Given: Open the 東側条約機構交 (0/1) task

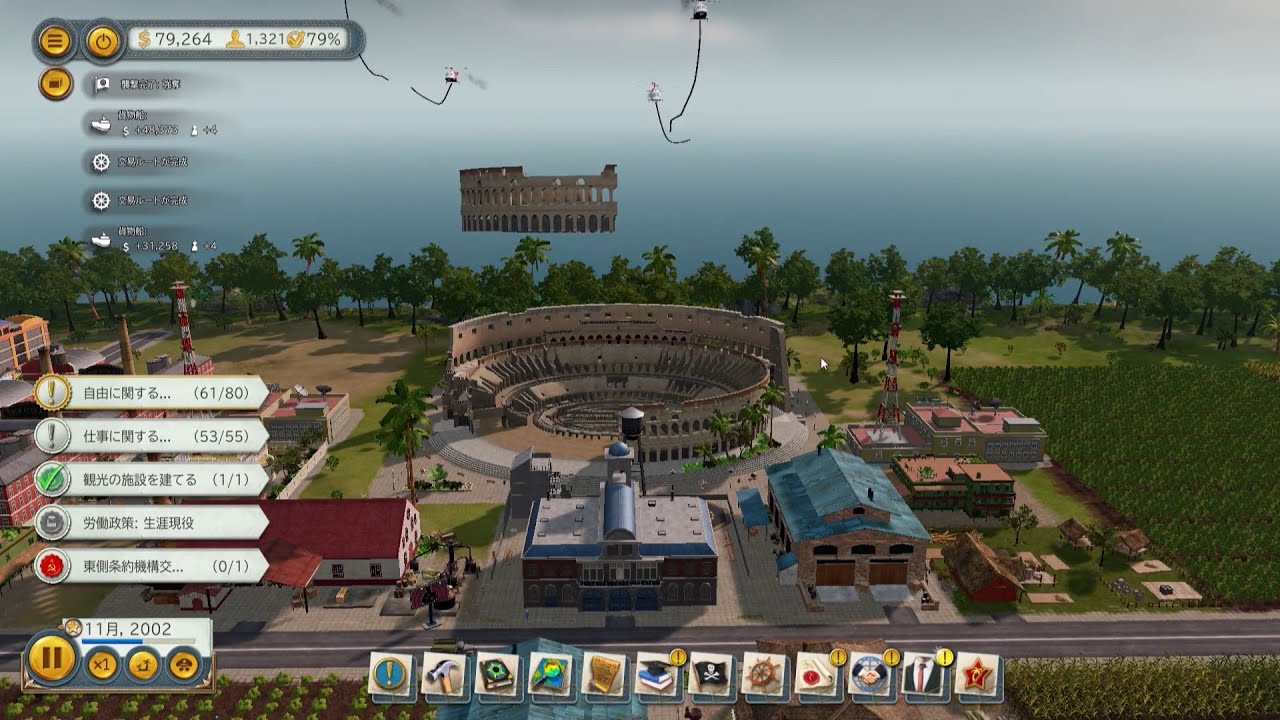Looking at the screenshot, I should pos(150,566).
